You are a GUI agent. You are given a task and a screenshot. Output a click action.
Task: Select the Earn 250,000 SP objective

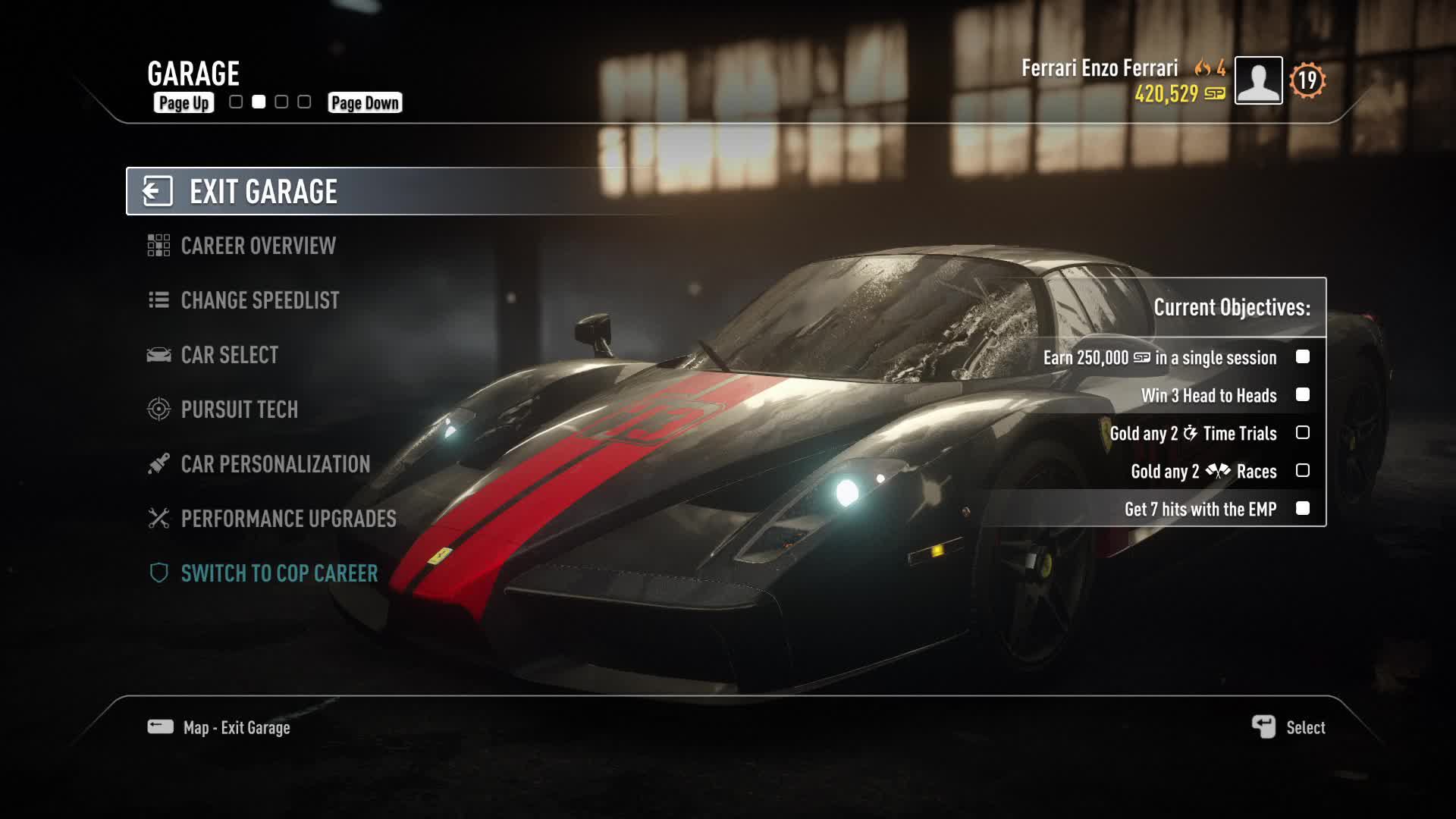point(1159,357)
